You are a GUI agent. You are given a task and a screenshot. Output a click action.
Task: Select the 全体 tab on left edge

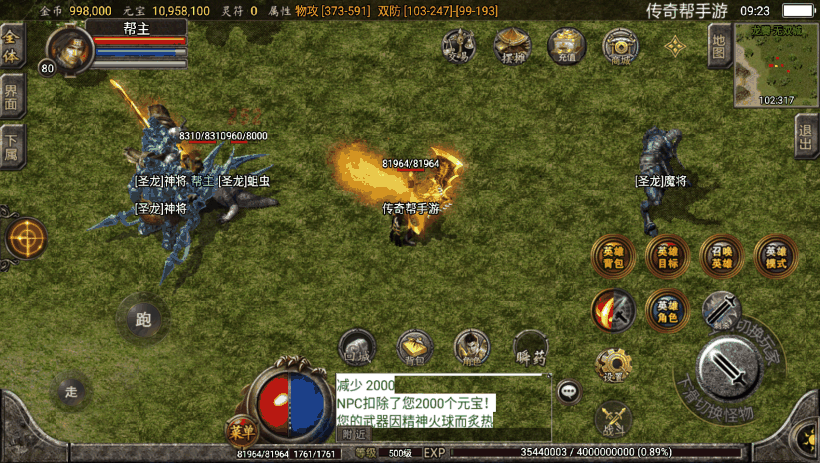pos(12,46)
